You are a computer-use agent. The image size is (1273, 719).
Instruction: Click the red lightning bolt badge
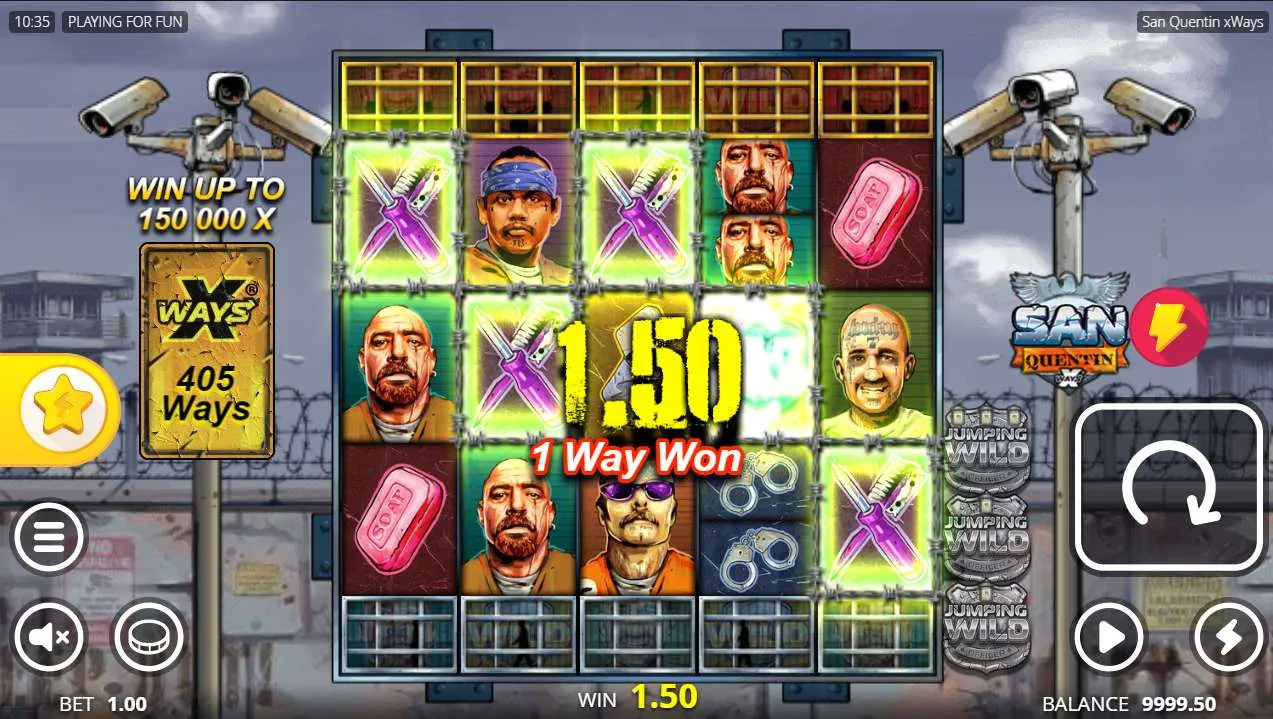click(x=1169, y=327)
